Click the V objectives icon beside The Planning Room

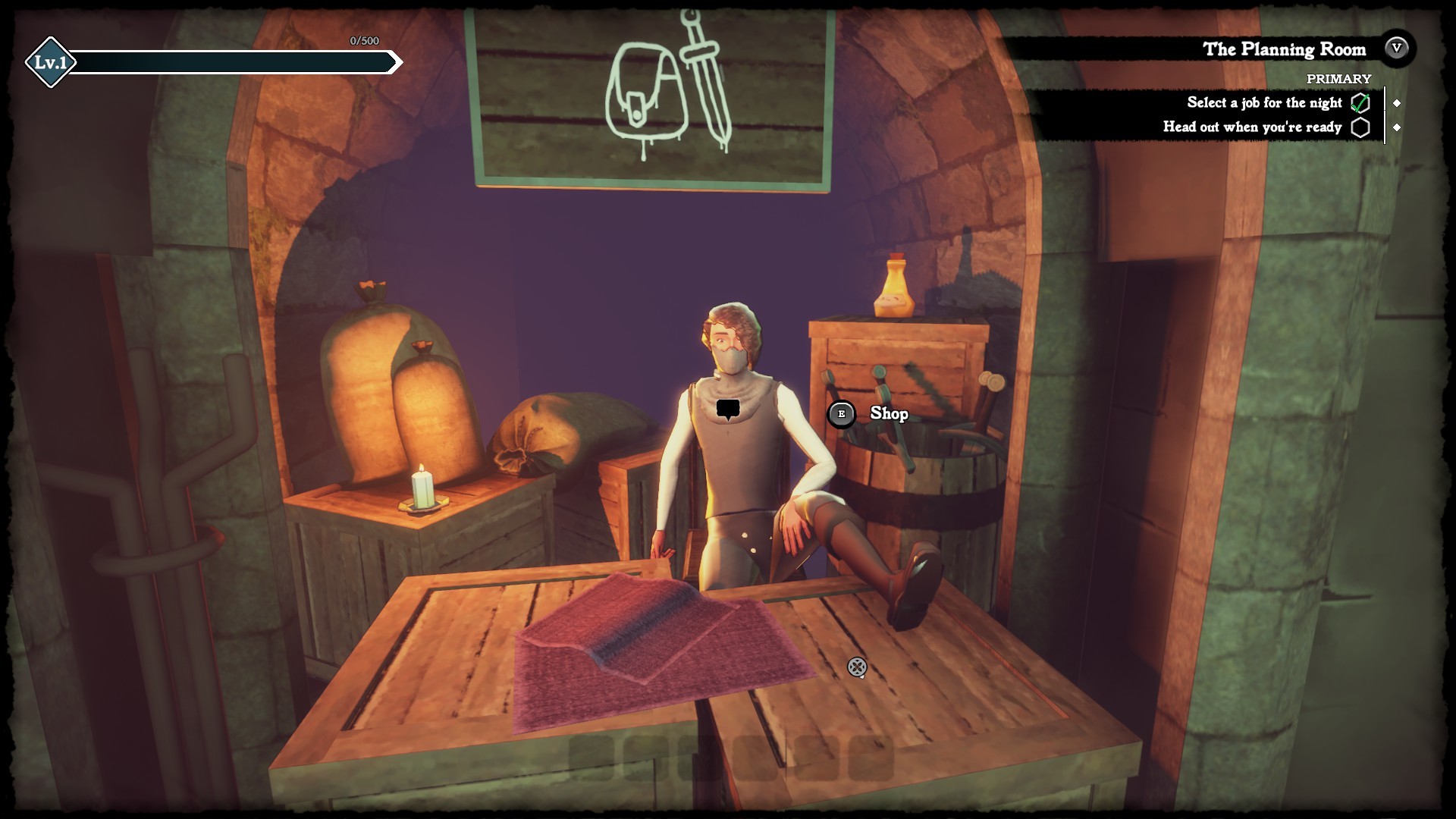[1396, 50]
